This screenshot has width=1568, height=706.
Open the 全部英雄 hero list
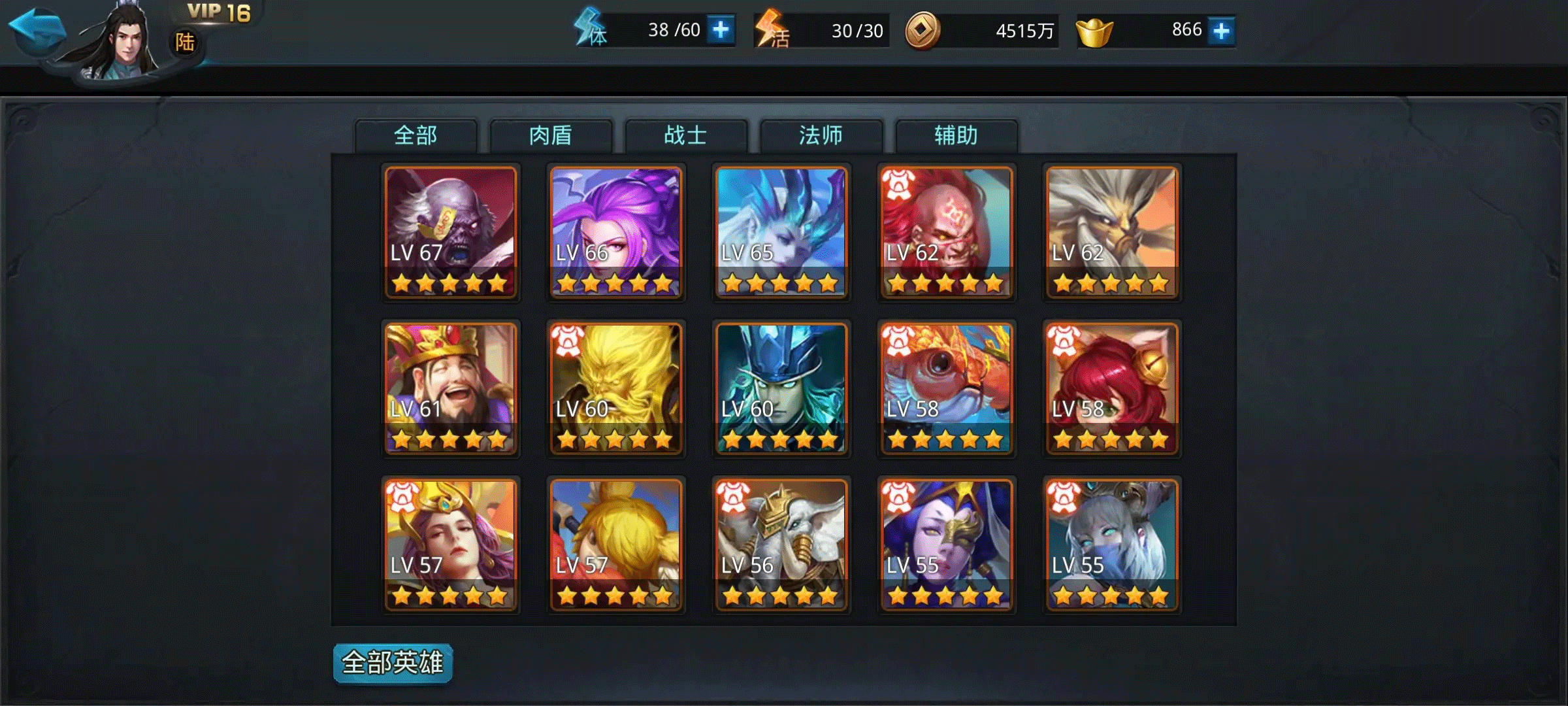[x=393, y=663]
